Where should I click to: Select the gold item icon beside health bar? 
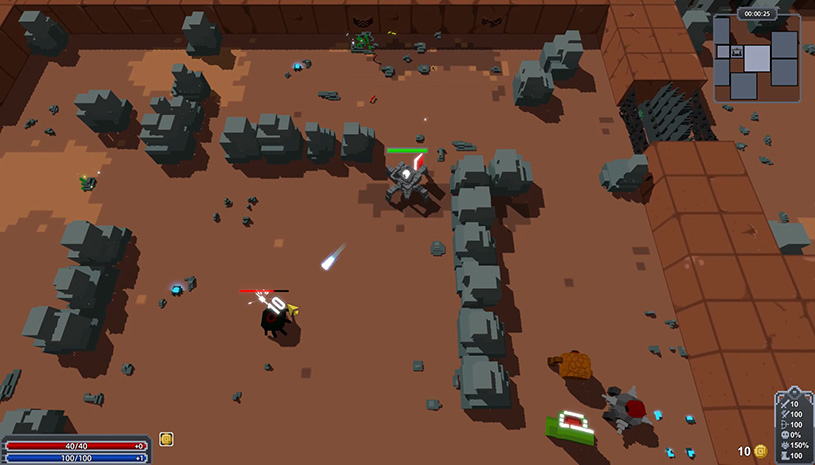pyautogui.click(x=167, y=439)
